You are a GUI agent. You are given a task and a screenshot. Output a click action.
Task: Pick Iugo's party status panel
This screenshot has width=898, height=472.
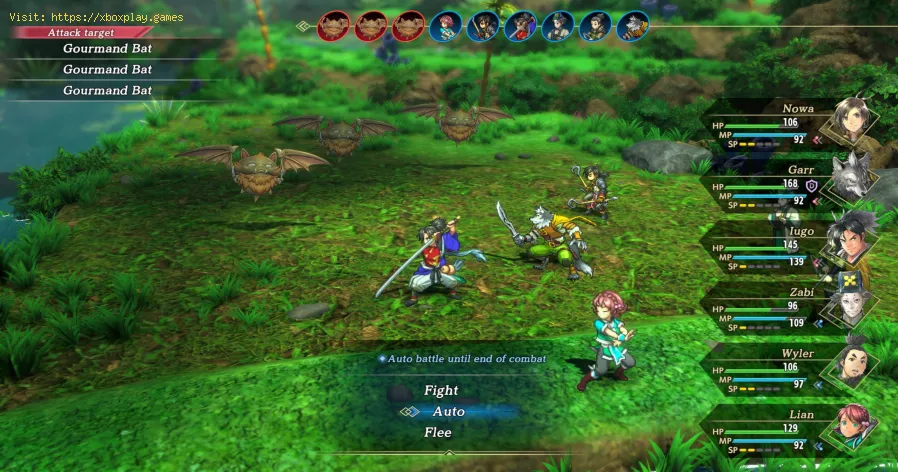pos(790,245)
